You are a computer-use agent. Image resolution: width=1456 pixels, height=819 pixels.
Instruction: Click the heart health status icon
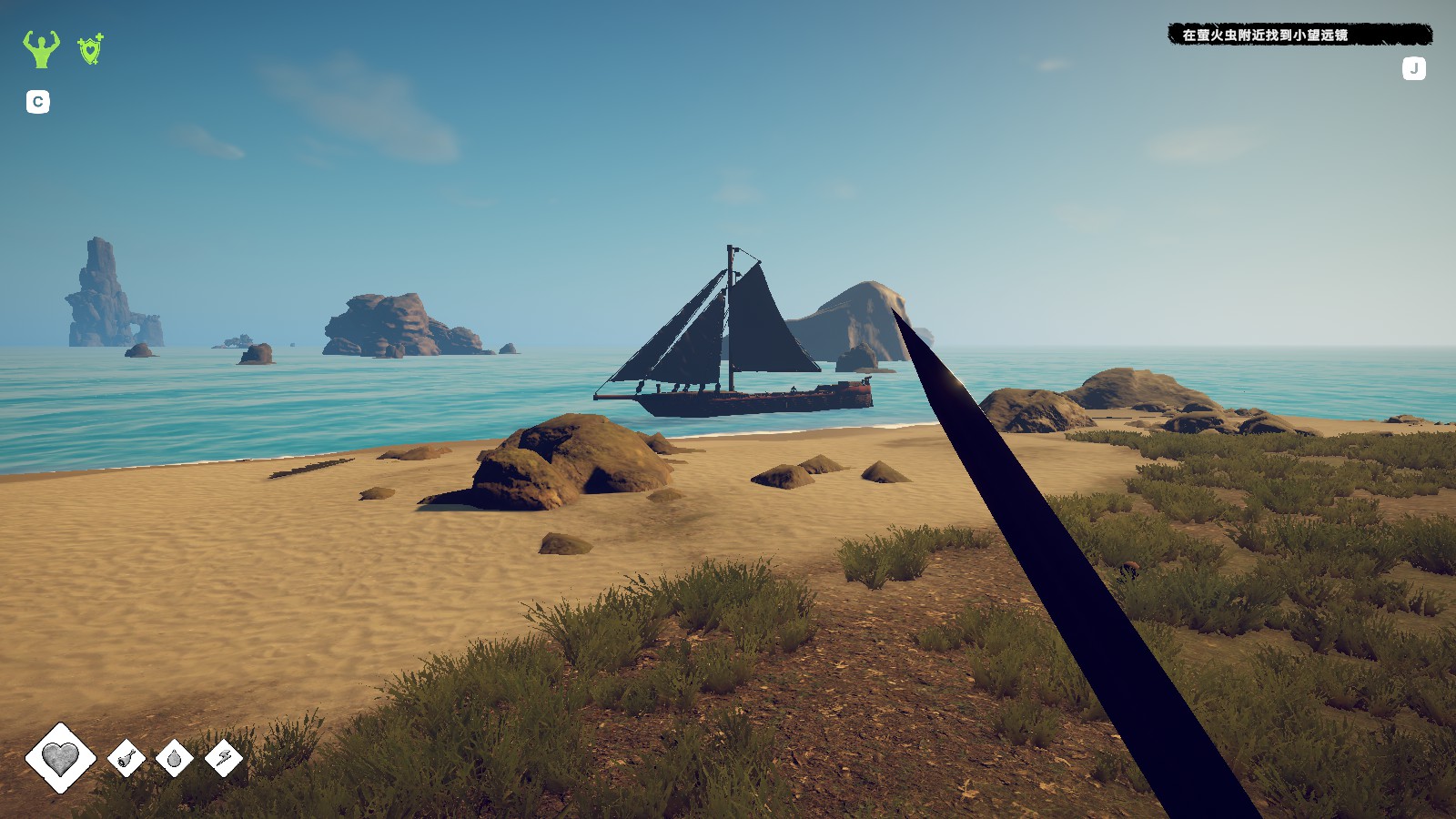(x=60, y=758)
